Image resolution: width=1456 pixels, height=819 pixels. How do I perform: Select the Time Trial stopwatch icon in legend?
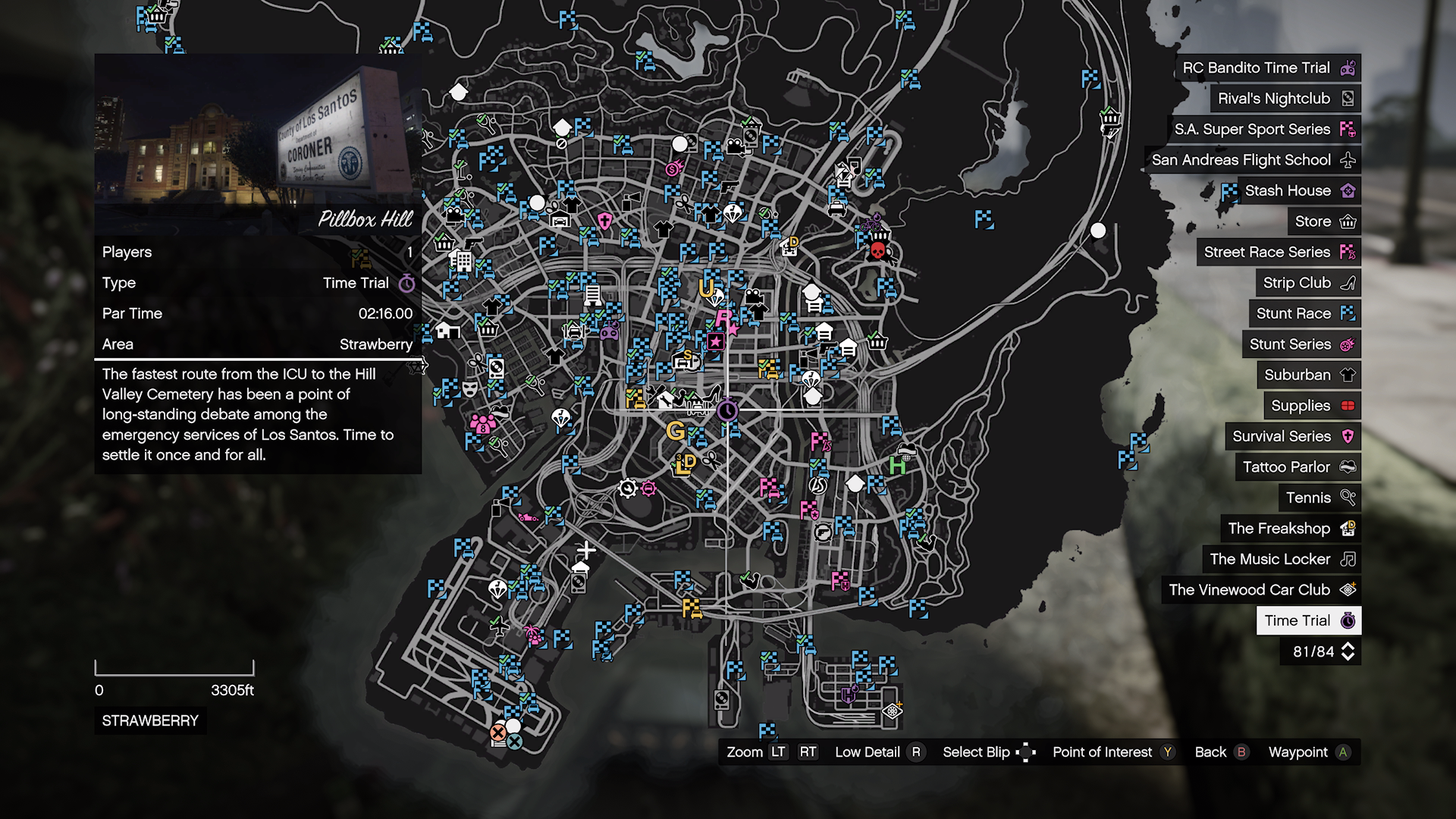1349,620
